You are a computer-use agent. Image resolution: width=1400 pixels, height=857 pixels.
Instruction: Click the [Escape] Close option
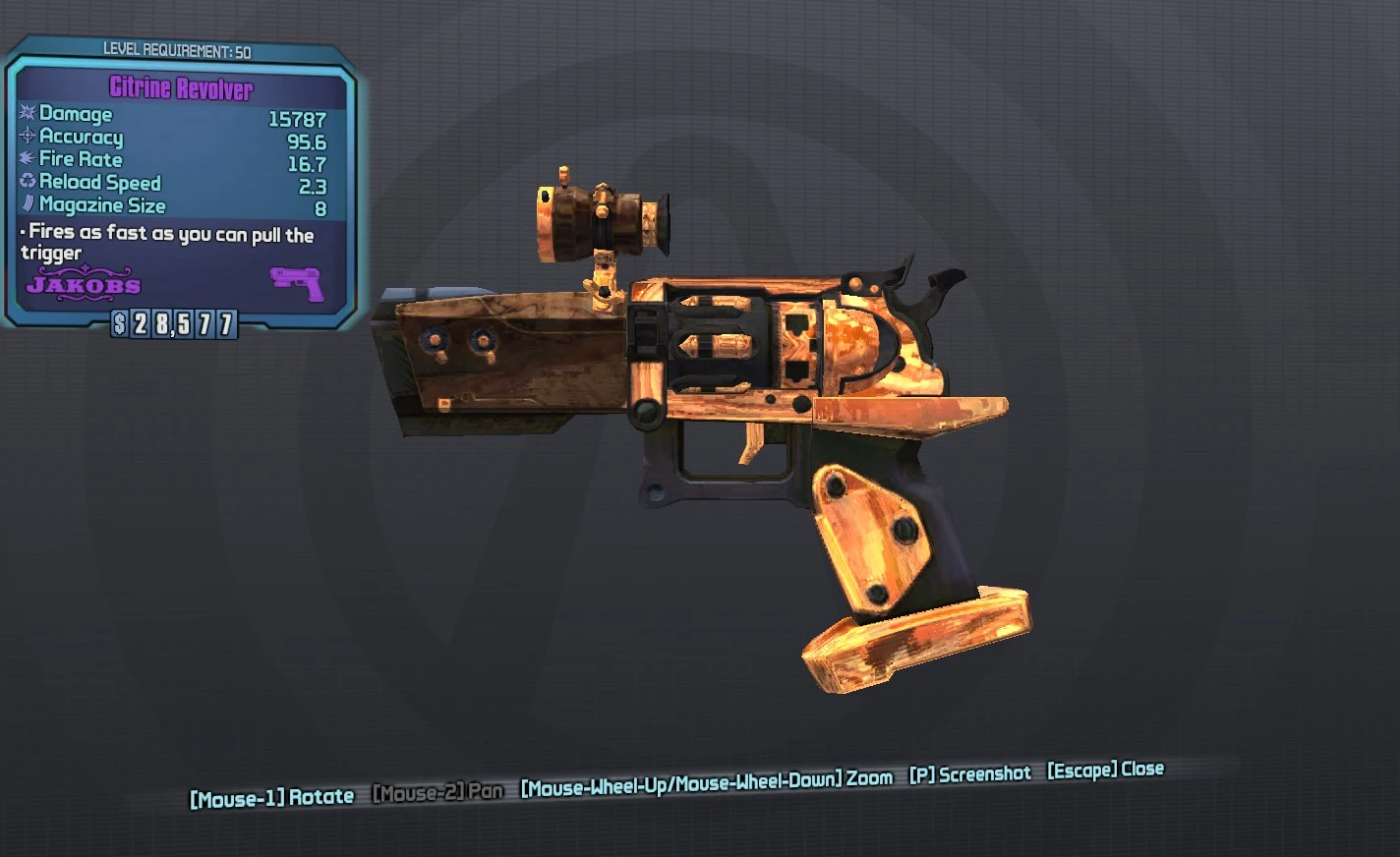1103,771
